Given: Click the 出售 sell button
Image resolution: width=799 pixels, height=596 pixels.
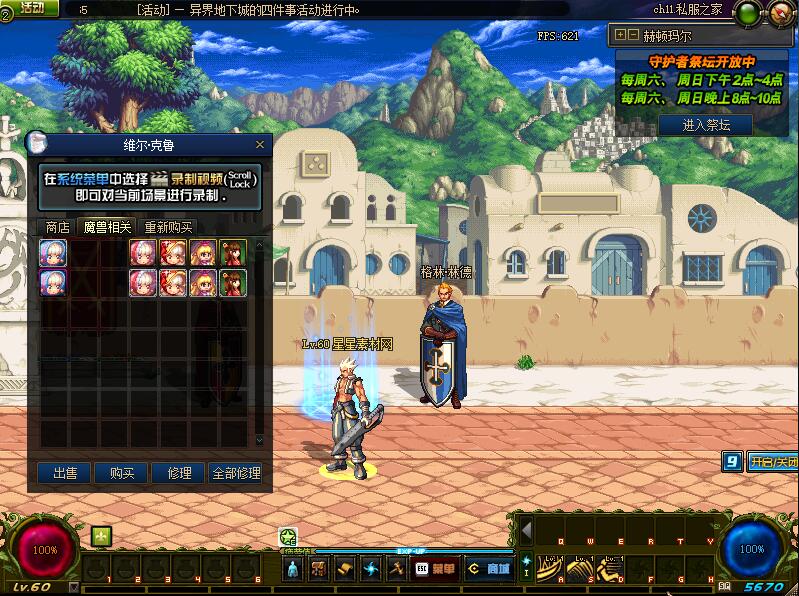Looking at the screenshot, I should point(65,473).
